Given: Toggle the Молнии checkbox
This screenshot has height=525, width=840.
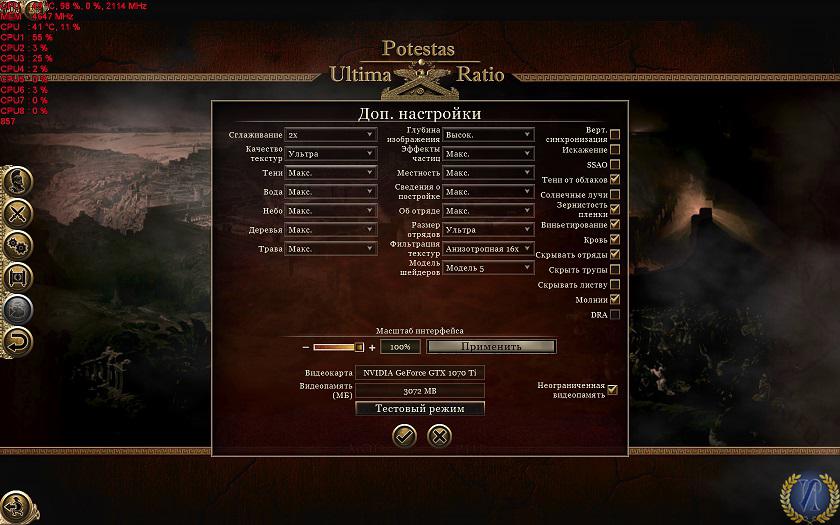Looking at the screenshot, I should coord(615,299).
